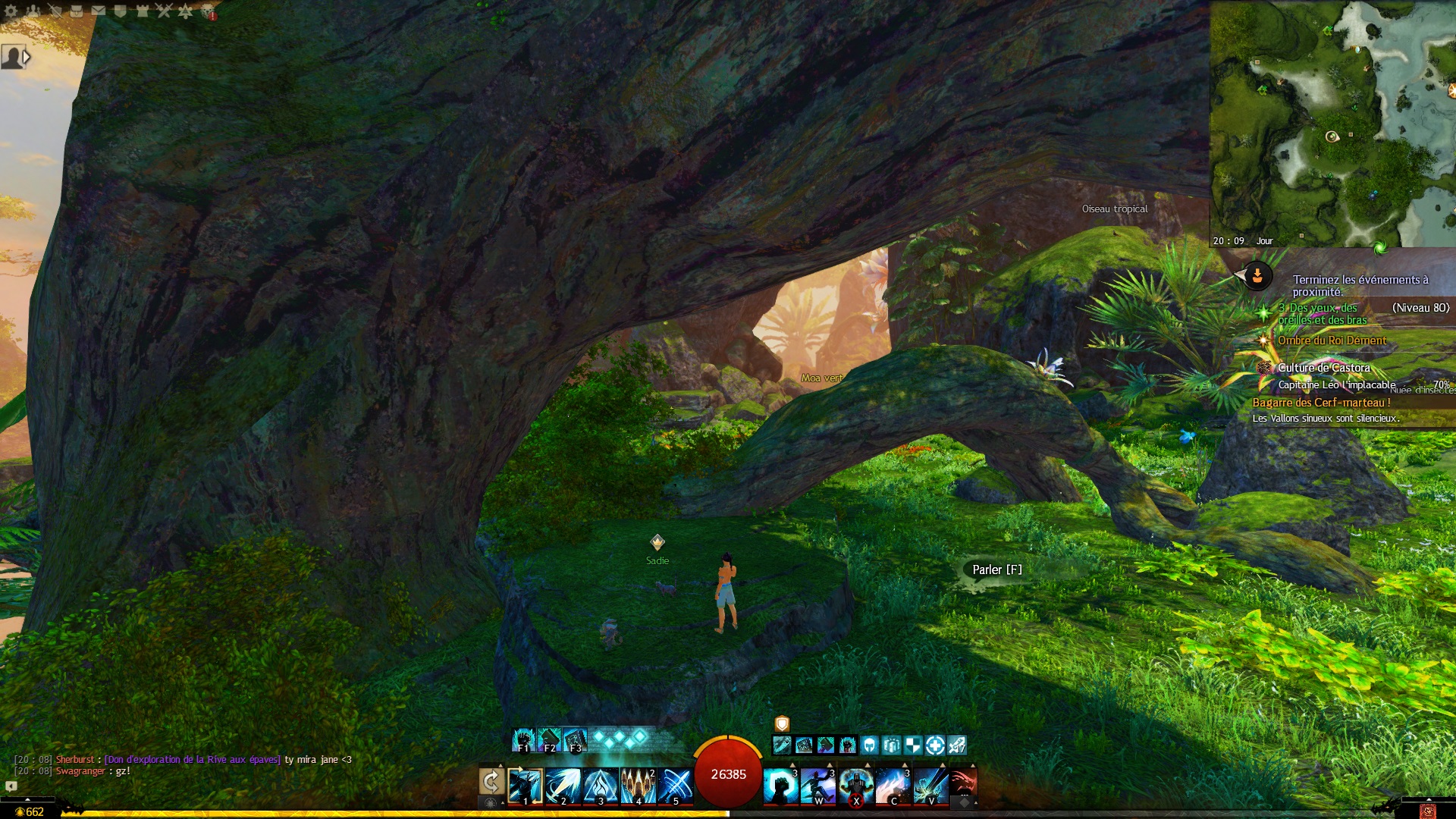
Task: Use the glowing fist healing skill
Action: tap(780, 785)
